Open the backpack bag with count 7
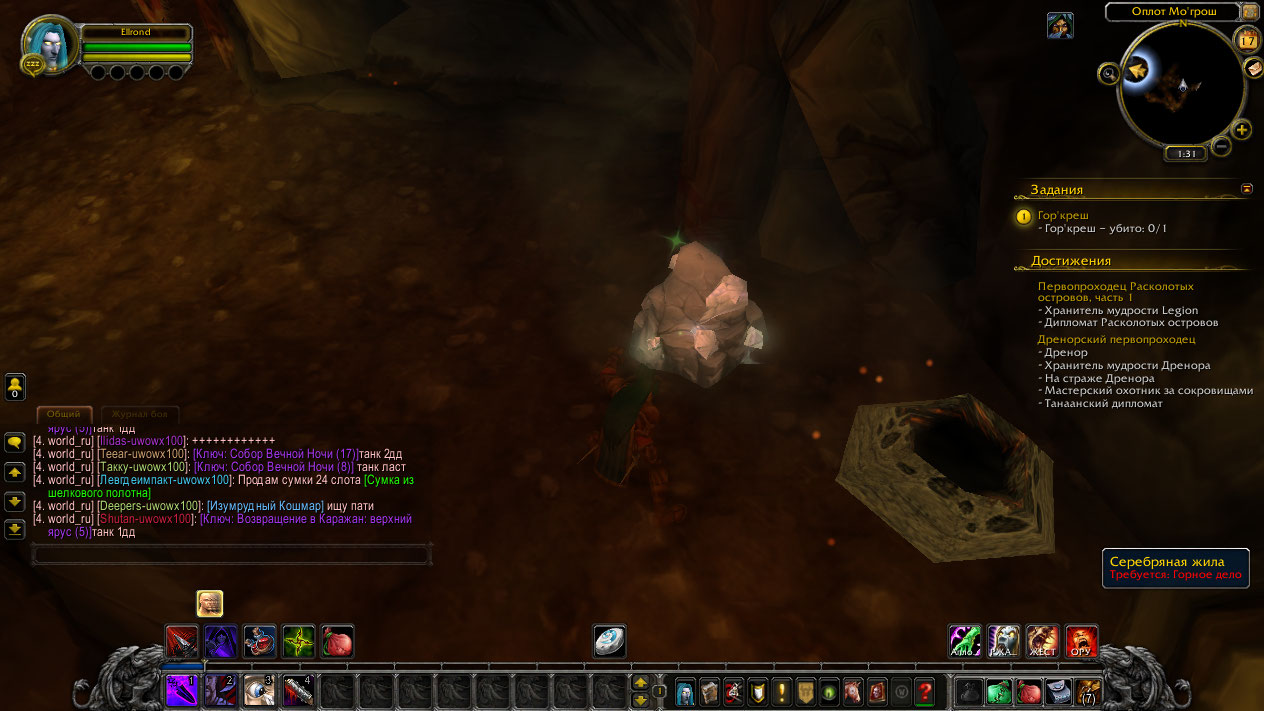This screenshot has height=711, width=1264. coord(1088,690)
